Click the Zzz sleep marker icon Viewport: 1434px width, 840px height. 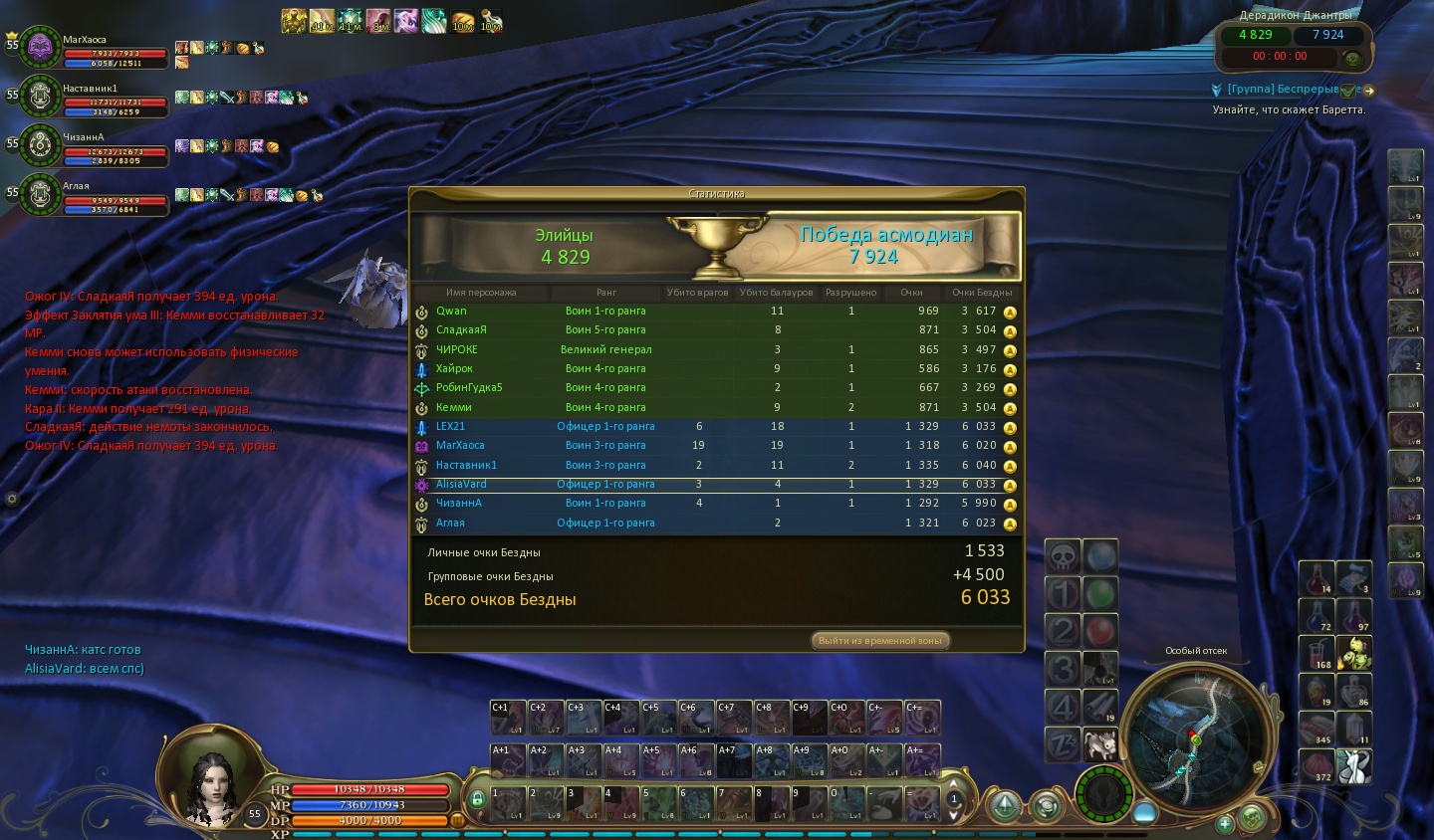pos(1063,743)
